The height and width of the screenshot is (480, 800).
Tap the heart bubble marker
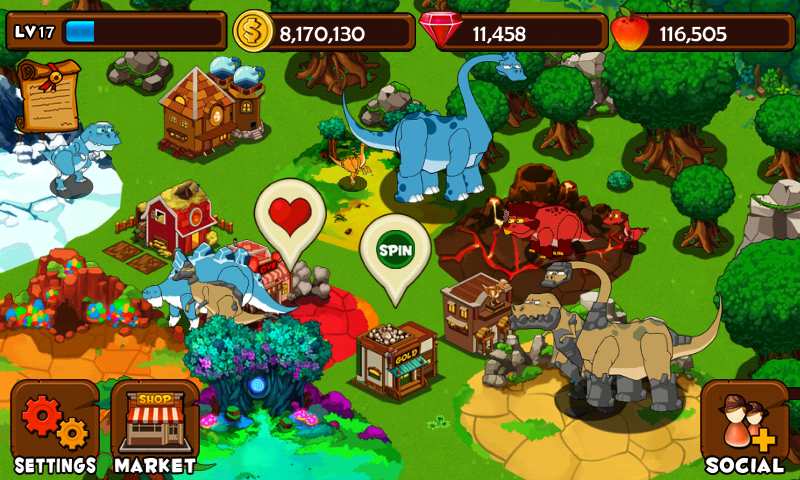(290, 217)
